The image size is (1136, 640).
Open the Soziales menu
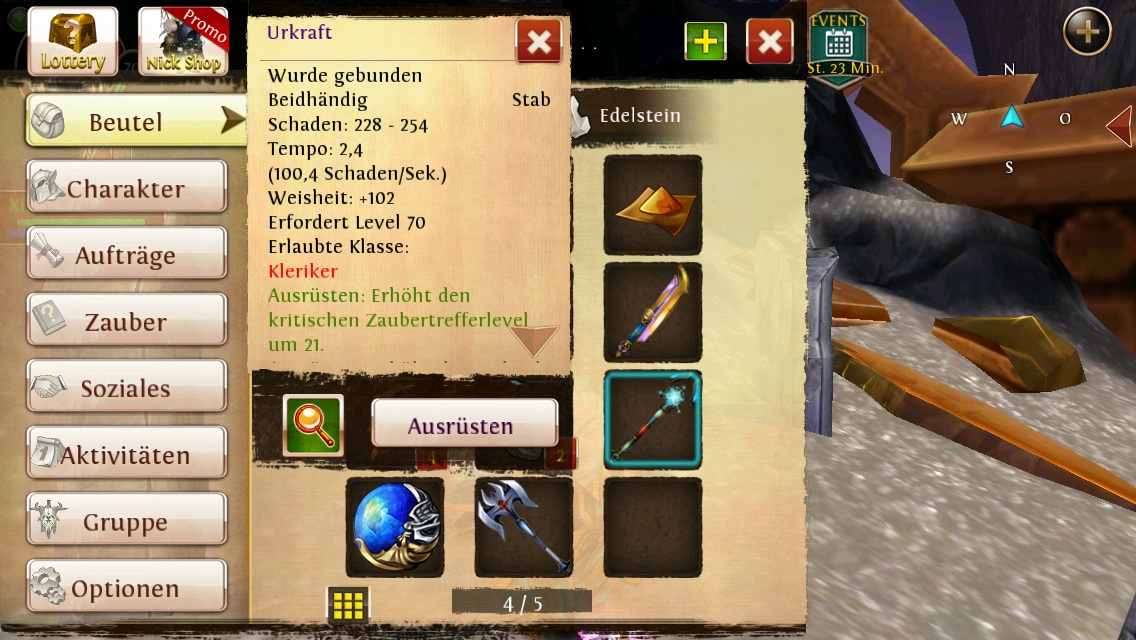(126, 388)
